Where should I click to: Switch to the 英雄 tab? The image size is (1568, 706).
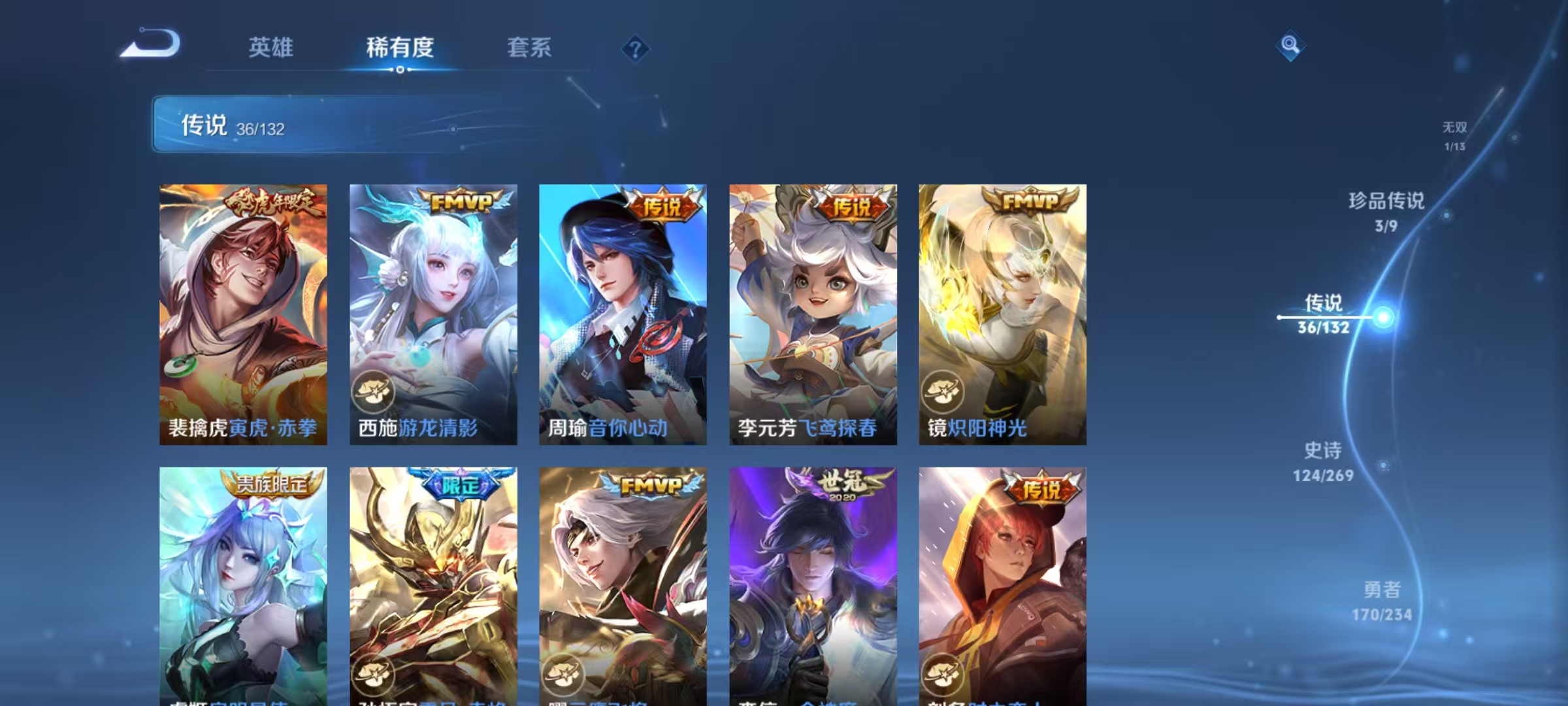[272, 48]
